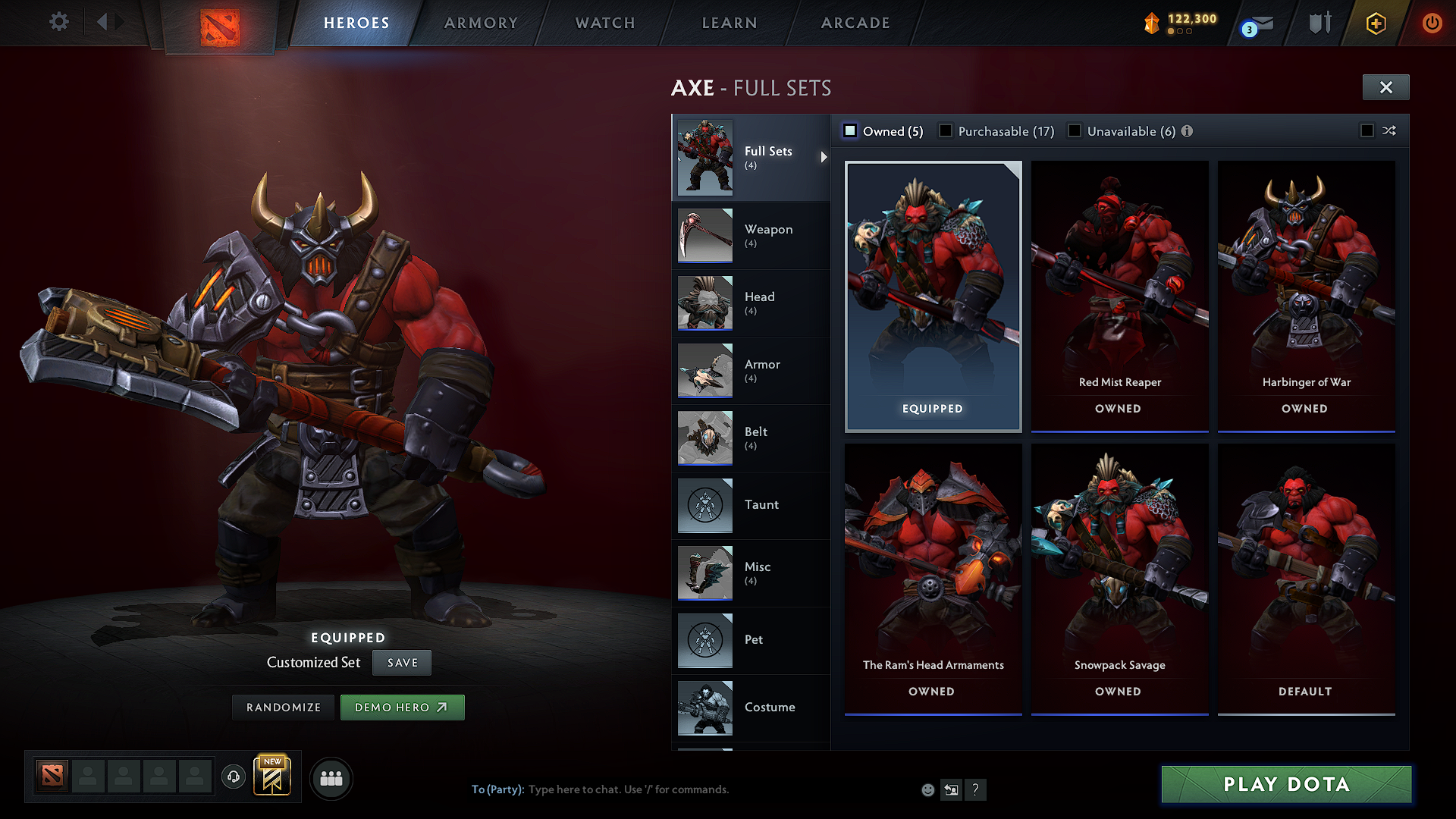
Task: Launch Demo Hero mode
Action: [x=402, y=708]
